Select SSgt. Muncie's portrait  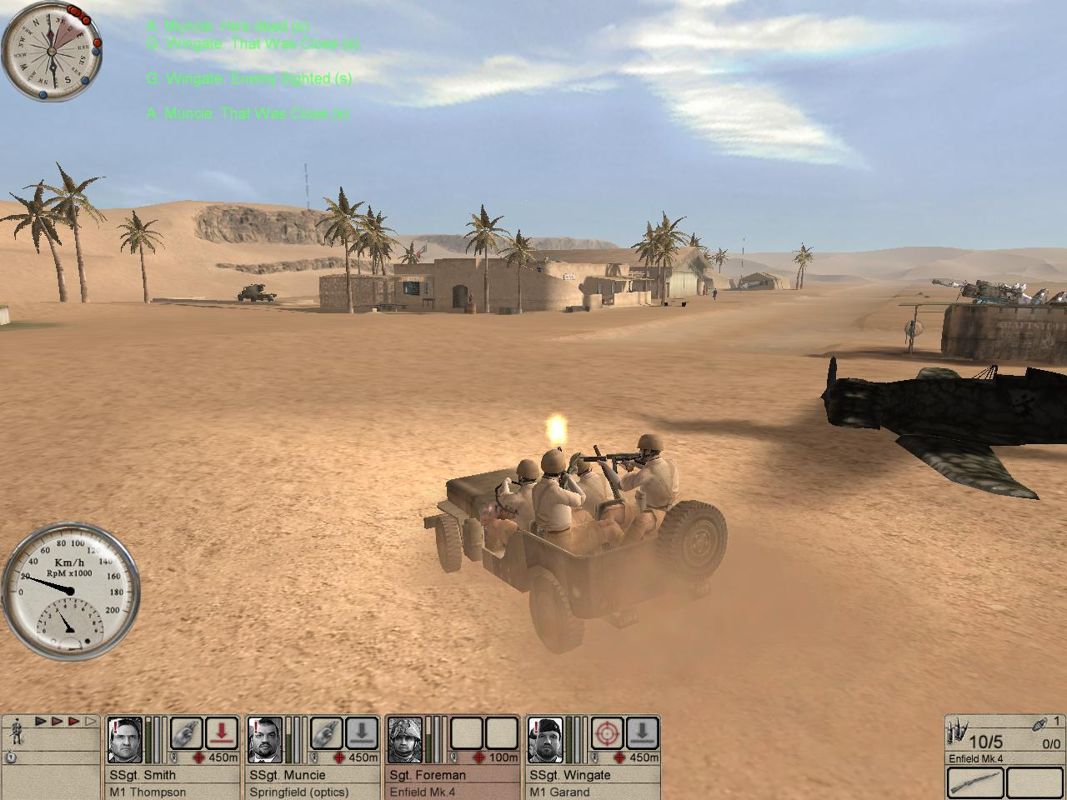[x=265, y=741]
